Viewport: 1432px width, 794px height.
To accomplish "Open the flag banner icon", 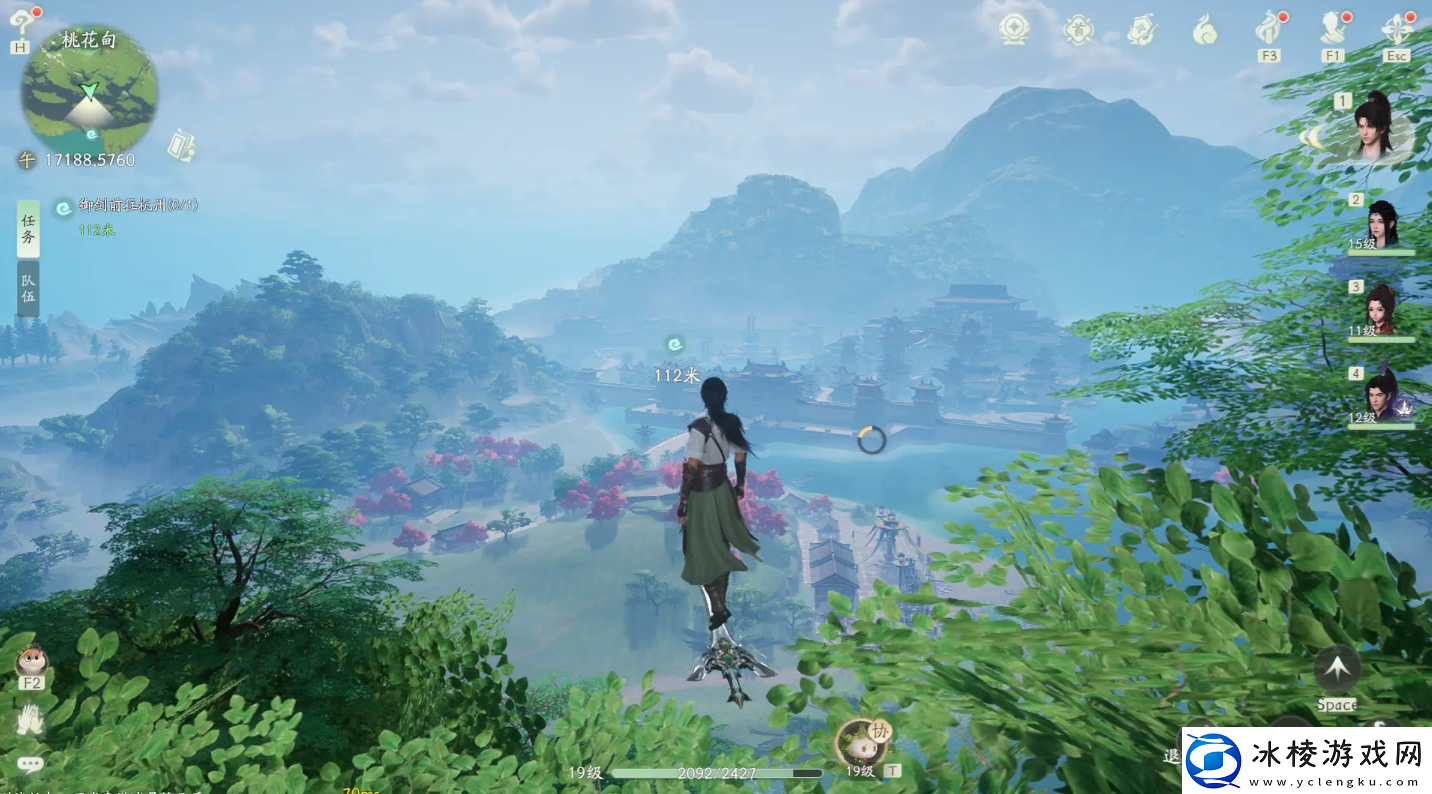I will pyautogui.click(x=1141, y=30).
